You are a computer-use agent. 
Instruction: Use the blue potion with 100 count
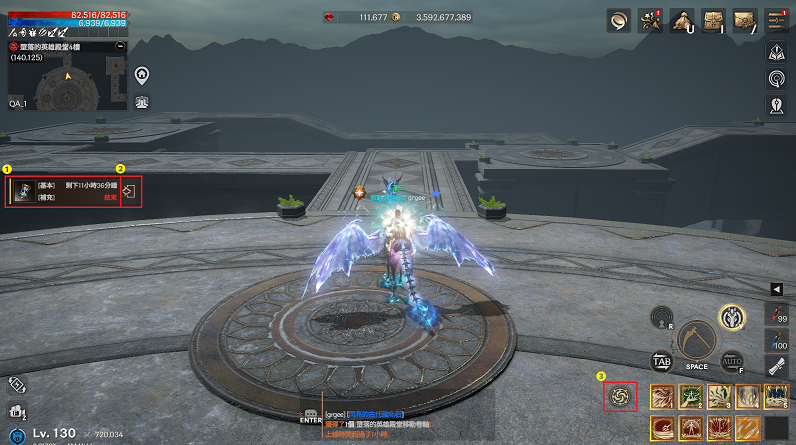point(778,339)
